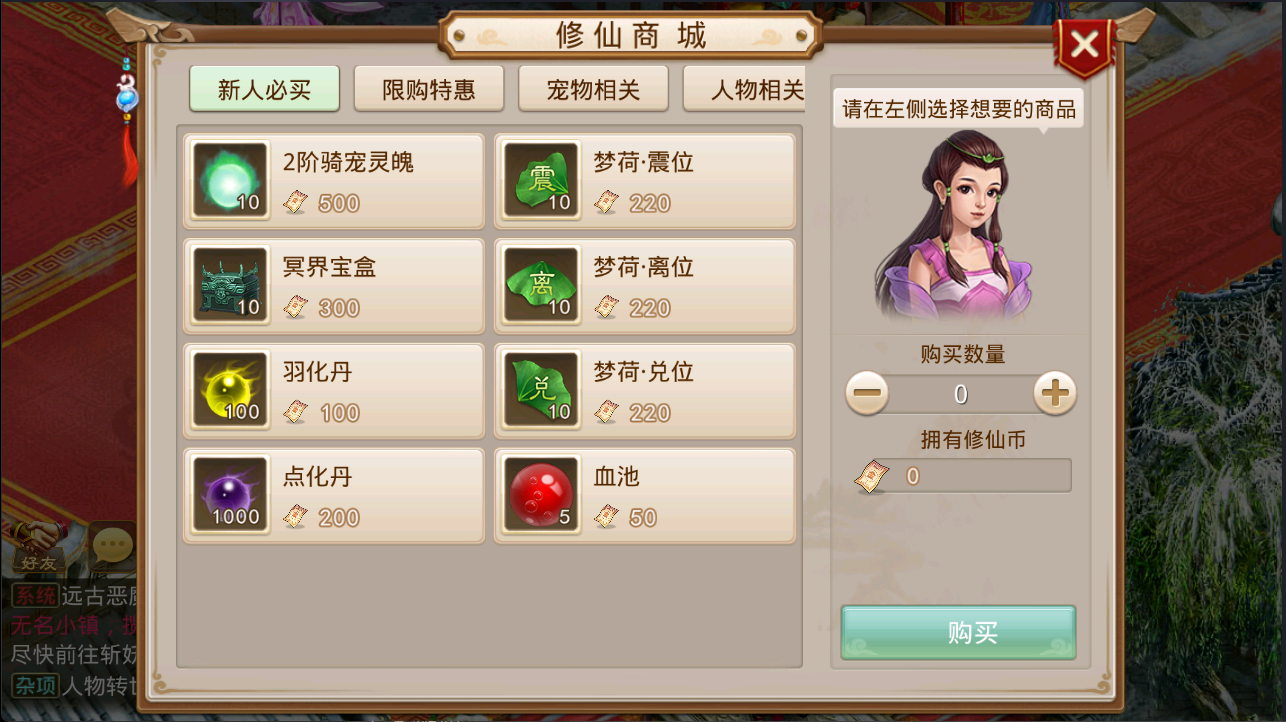
Task: Click the 冥界宝盒 treasure chest icon
Action: coord(230,285)
